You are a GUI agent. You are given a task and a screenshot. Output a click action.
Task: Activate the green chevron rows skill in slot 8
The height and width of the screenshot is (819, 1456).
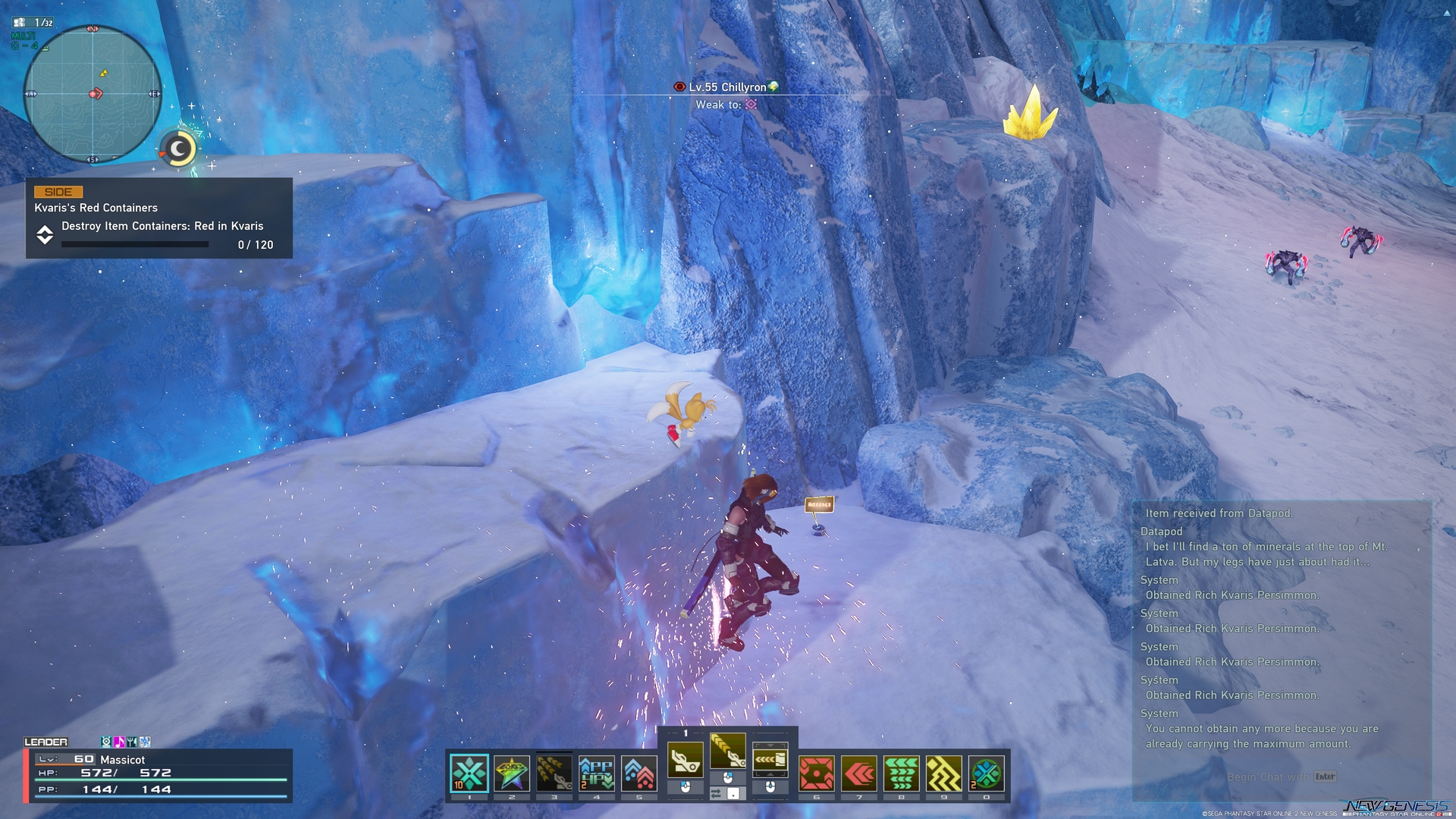coord(902,773)
